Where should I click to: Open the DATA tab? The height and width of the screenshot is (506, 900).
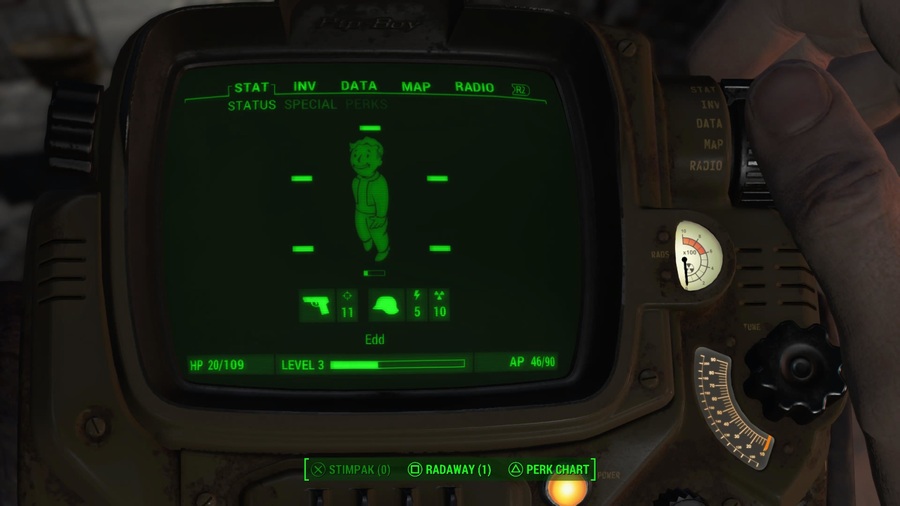pos(359,87)
